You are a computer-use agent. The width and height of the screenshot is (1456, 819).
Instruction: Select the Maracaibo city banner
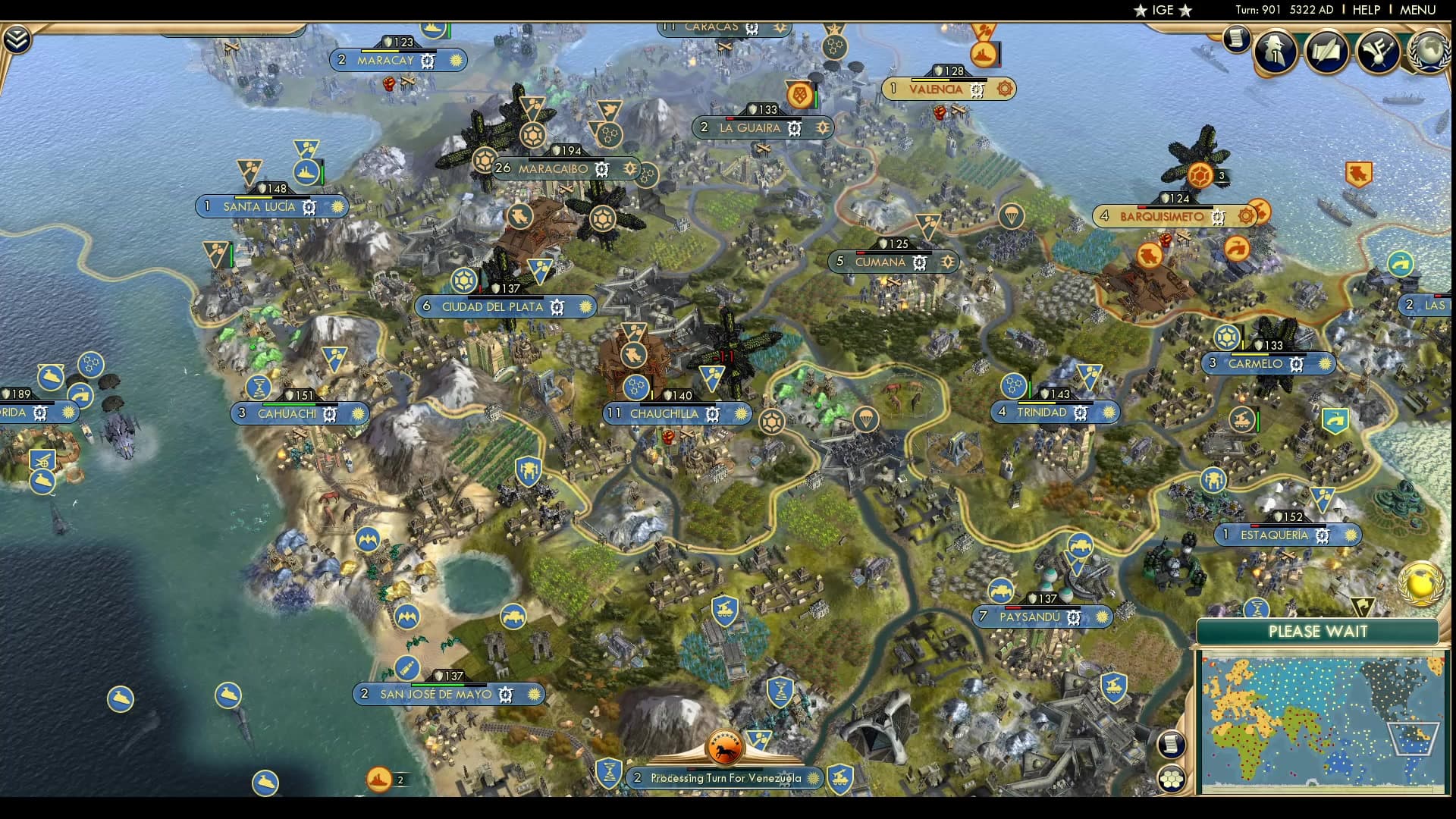[553, 169]
